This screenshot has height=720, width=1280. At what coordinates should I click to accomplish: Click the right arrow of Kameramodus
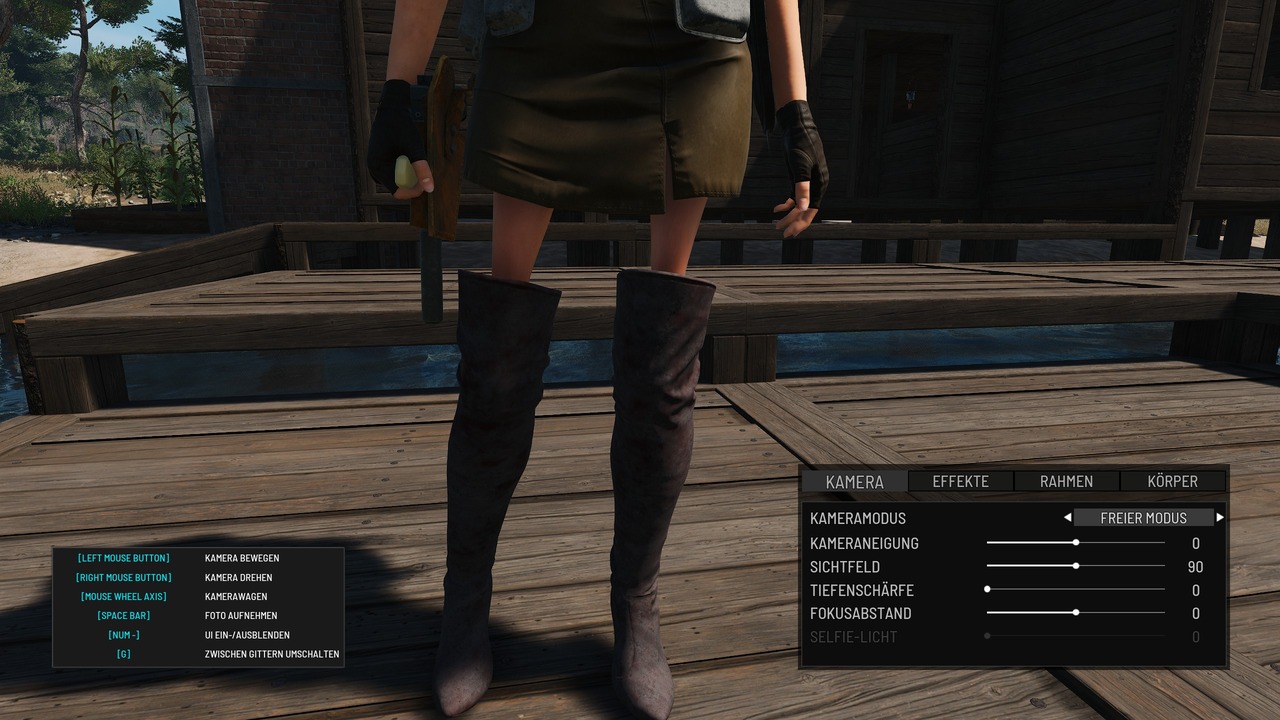[1220, 518]
